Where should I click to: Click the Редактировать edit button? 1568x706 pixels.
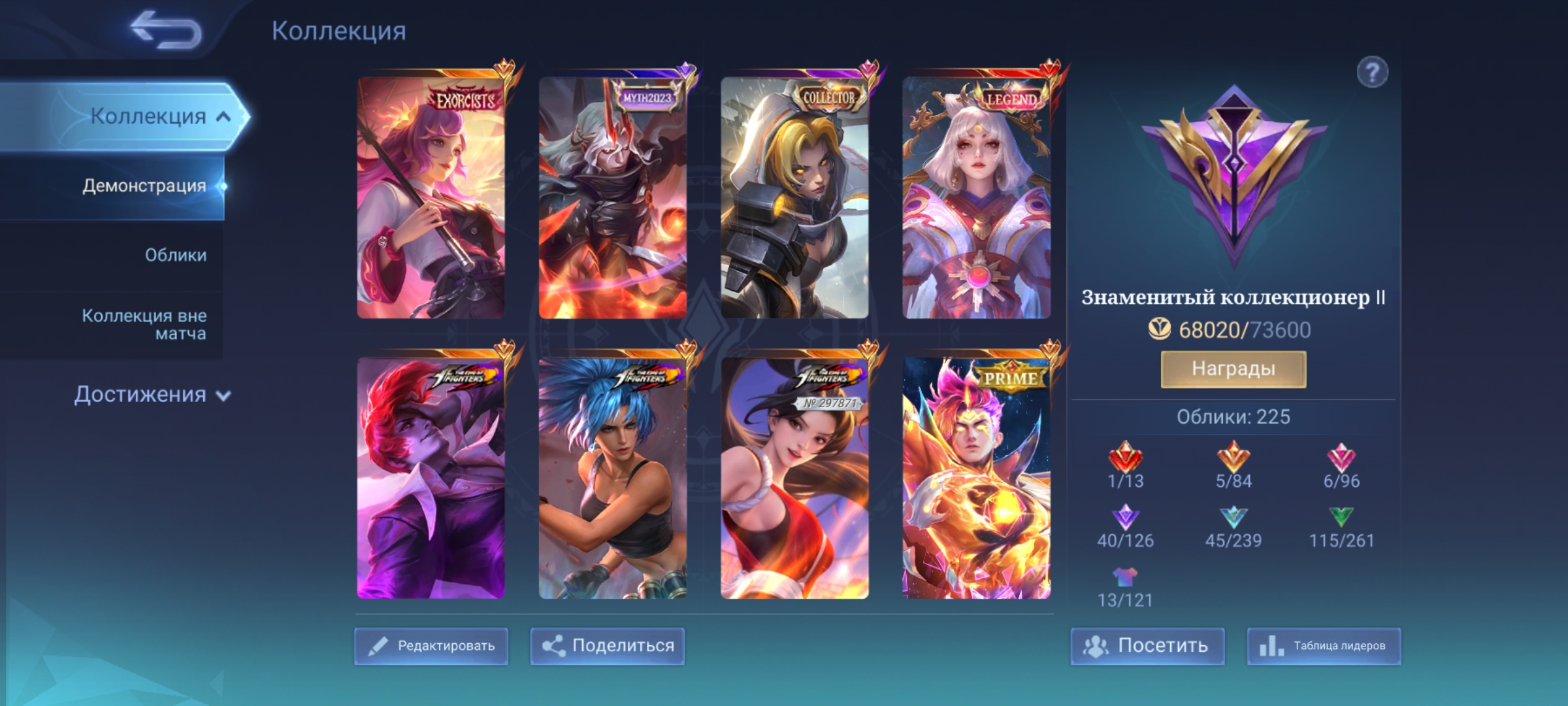pyautogui.click(x=431, y=646)
